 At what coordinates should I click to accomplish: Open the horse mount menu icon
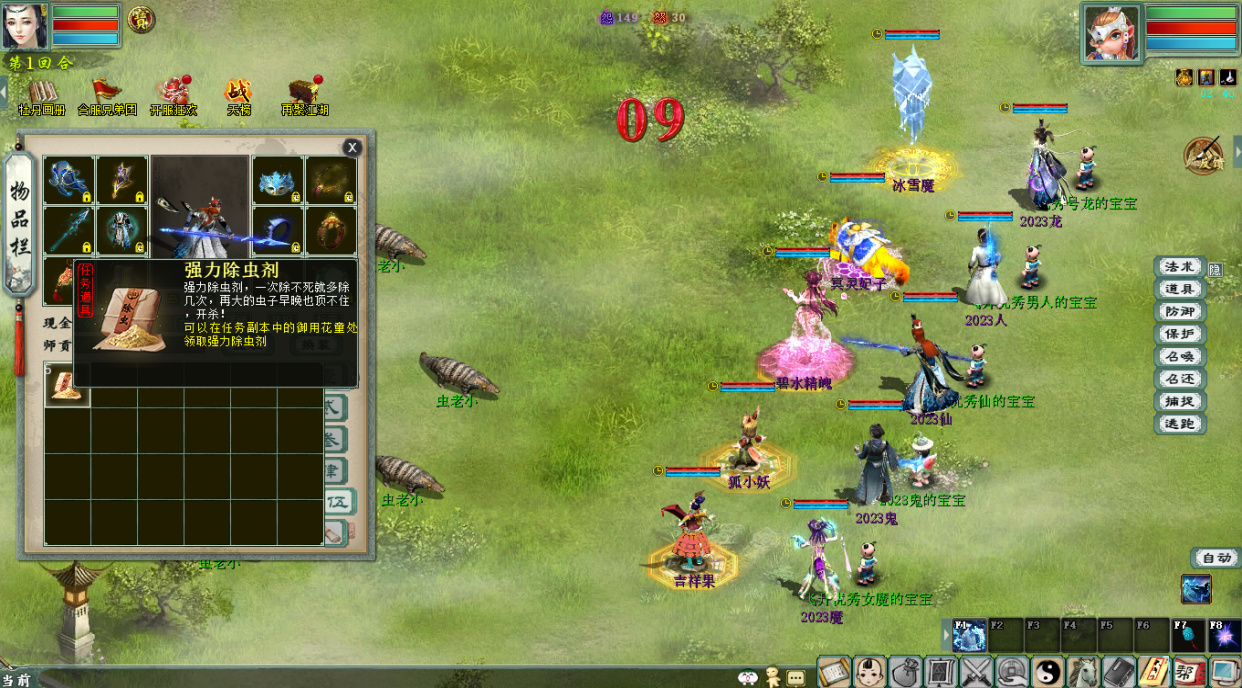[1083, 671]
